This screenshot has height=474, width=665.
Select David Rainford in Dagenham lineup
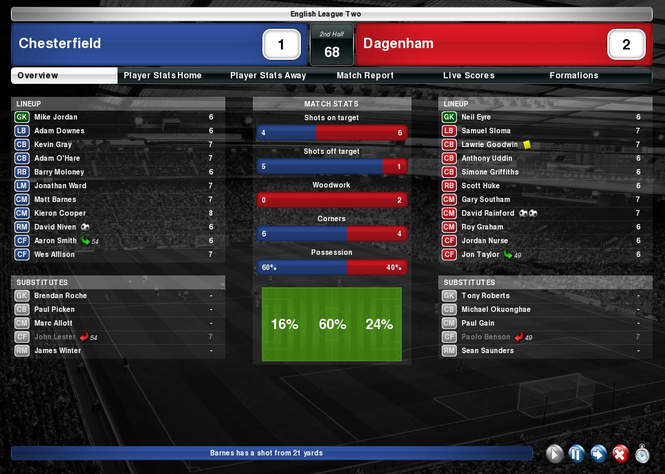click(x=488, y=213)
